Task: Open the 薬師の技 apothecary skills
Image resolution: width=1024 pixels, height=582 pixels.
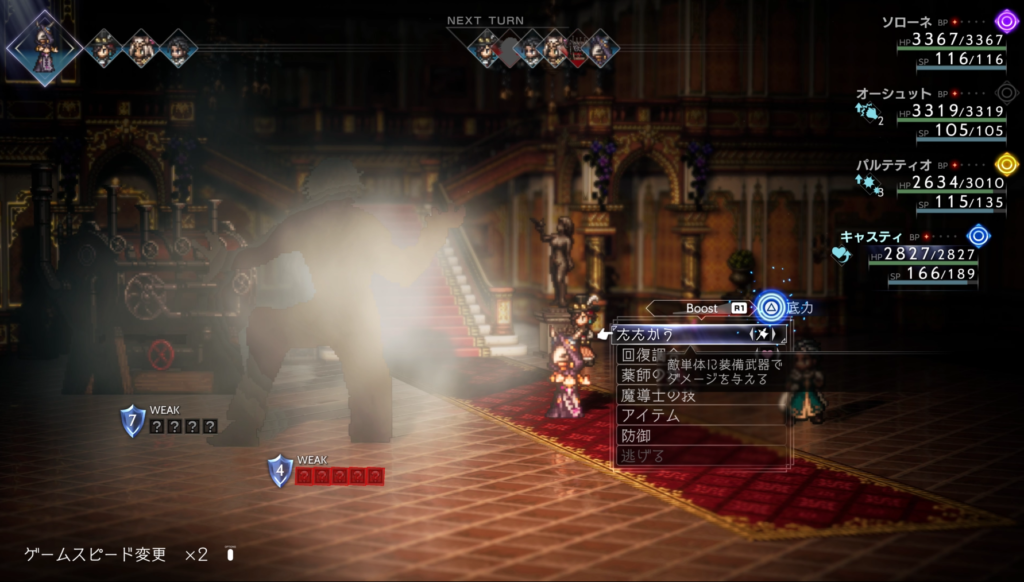Action: point(637,375)
